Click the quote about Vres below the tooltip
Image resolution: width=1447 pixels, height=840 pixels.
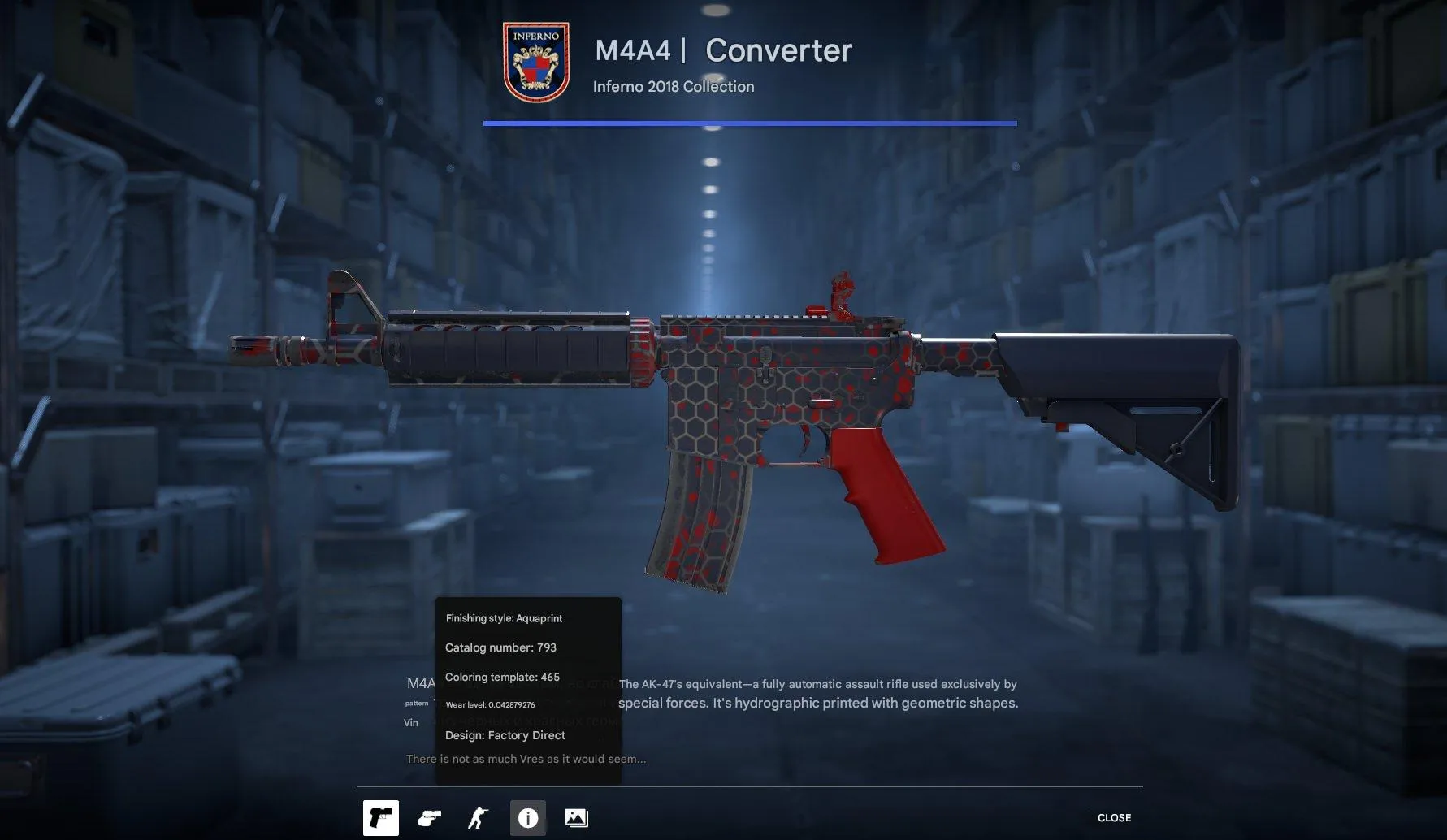(x=525, y=758)
